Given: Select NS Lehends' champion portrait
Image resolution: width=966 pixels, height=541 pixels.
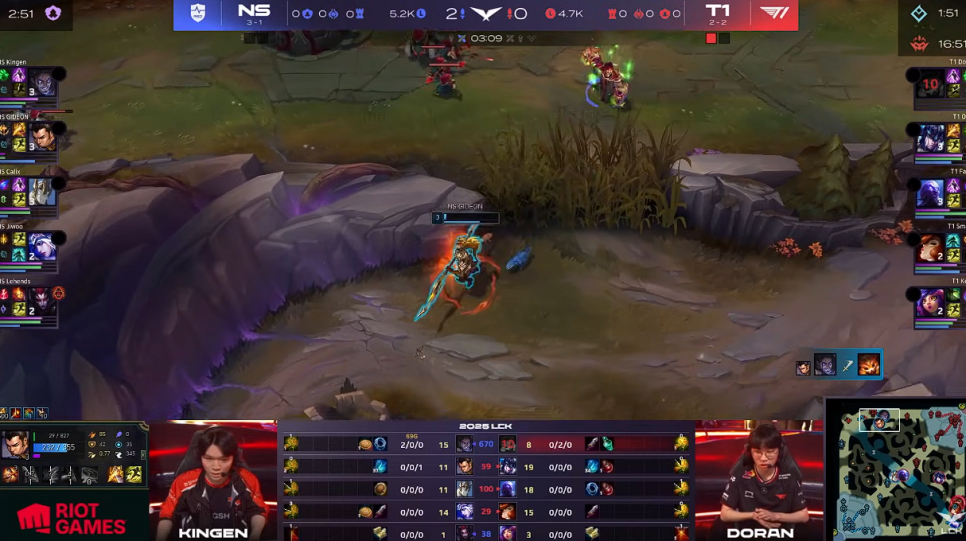Looking at the screenshot, I should [x=42, y=302].
